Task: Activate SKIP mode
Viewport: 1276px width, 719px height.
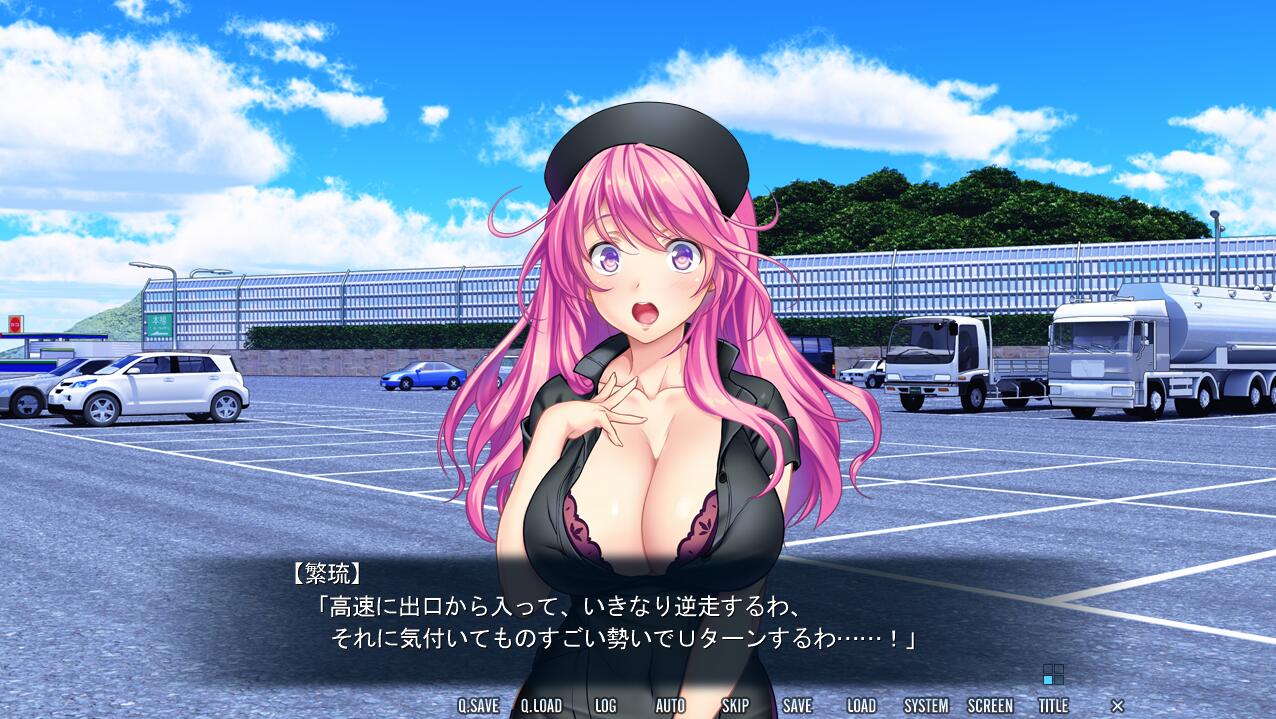Action: 735,705
